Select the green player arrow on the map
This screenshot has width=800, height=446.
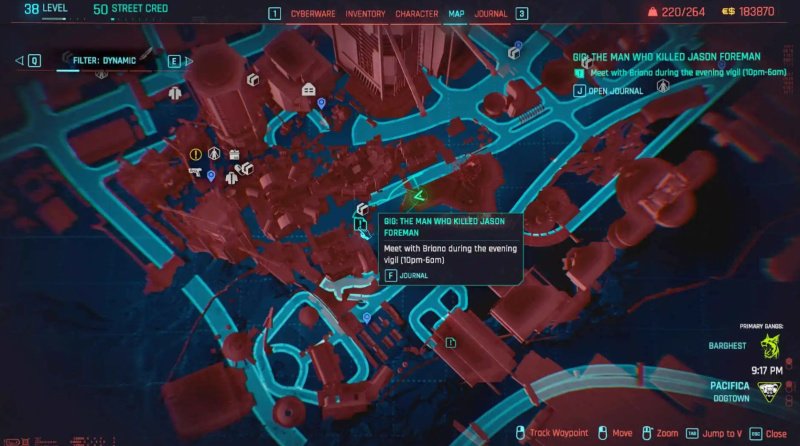420,192
